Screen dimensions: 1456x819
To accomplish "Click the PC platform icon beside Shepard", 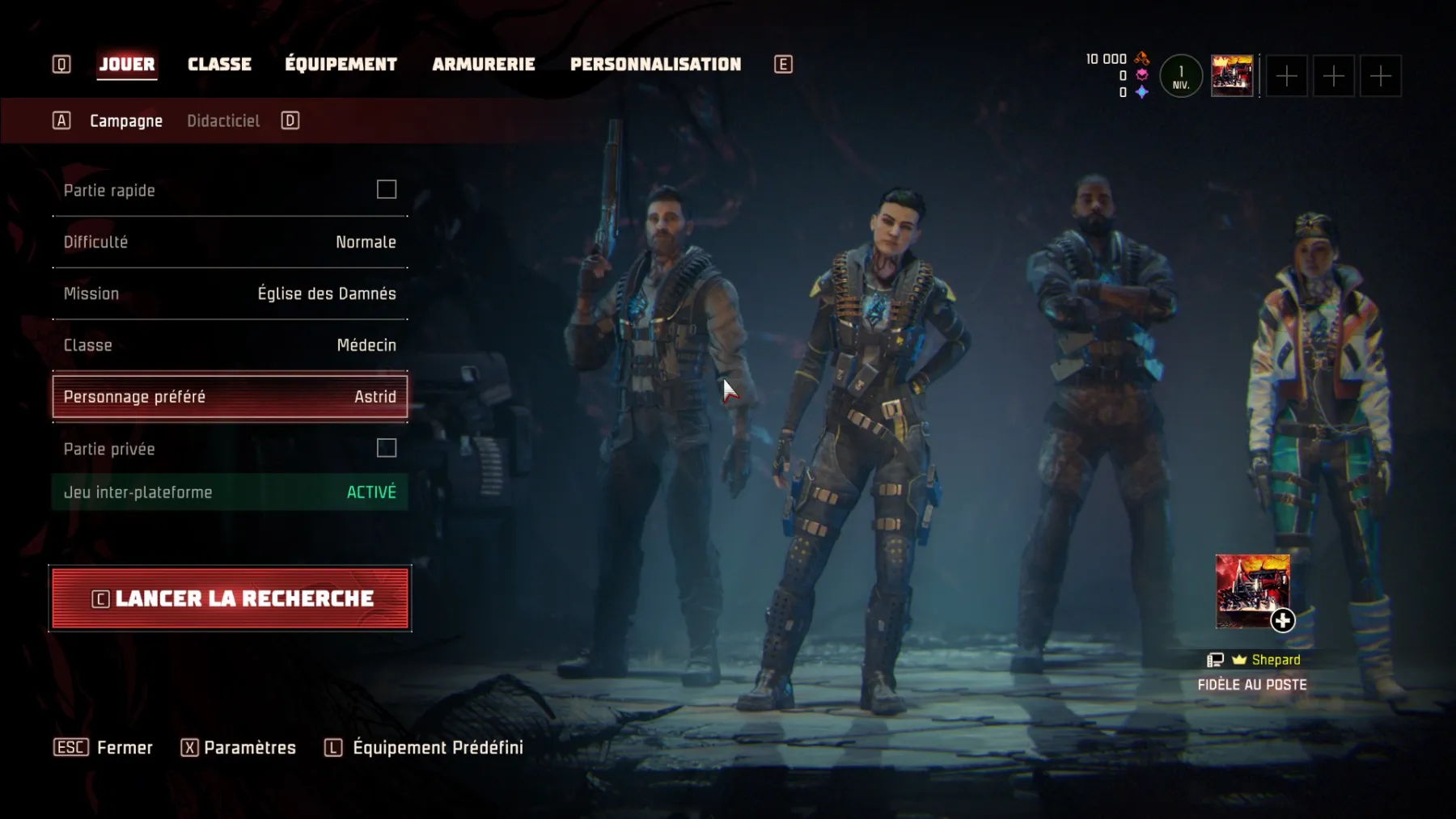I will point(1214,660).
